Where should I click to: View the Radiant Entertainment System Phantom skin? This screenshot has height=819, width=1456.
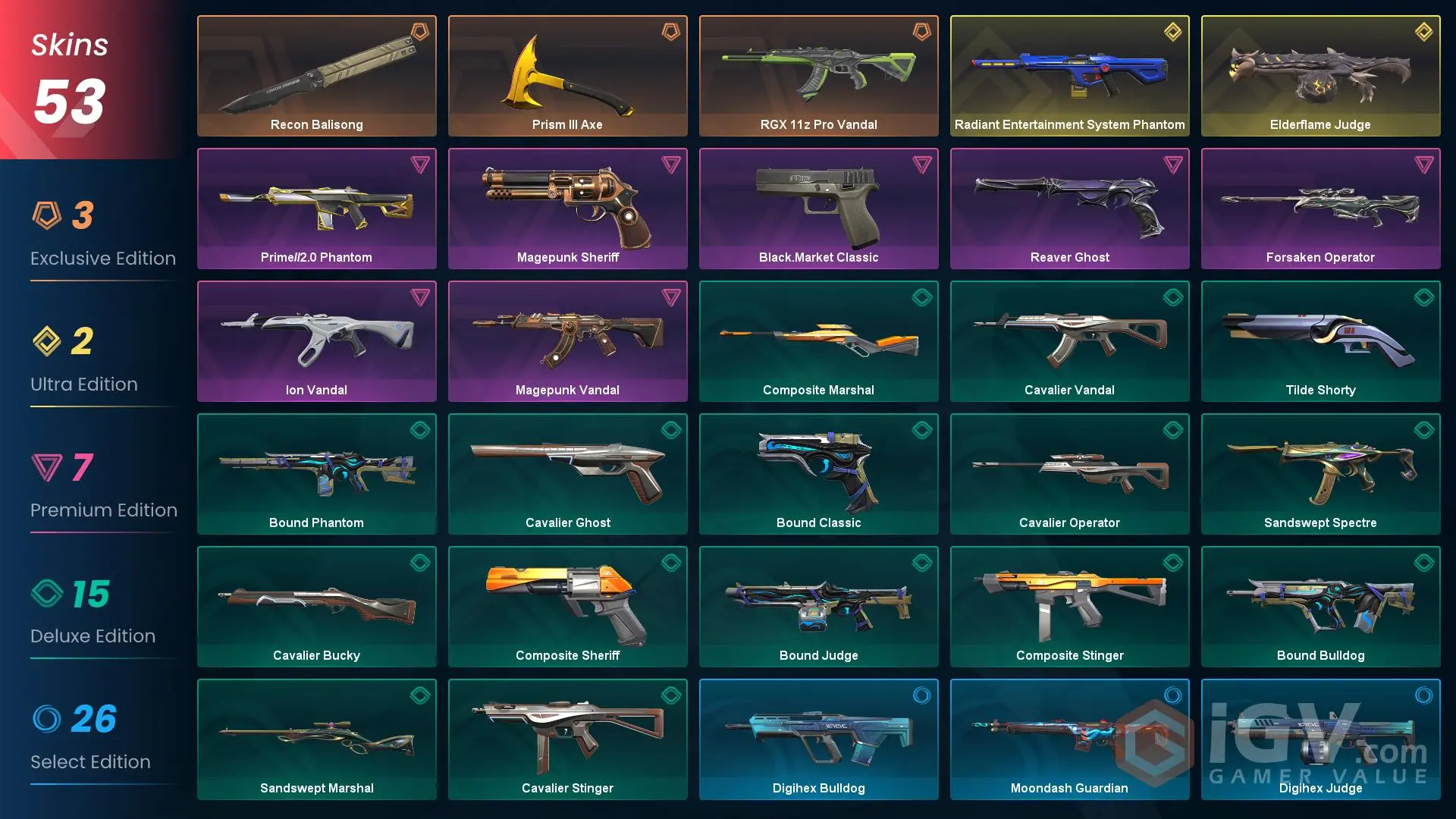(1069, 75)
